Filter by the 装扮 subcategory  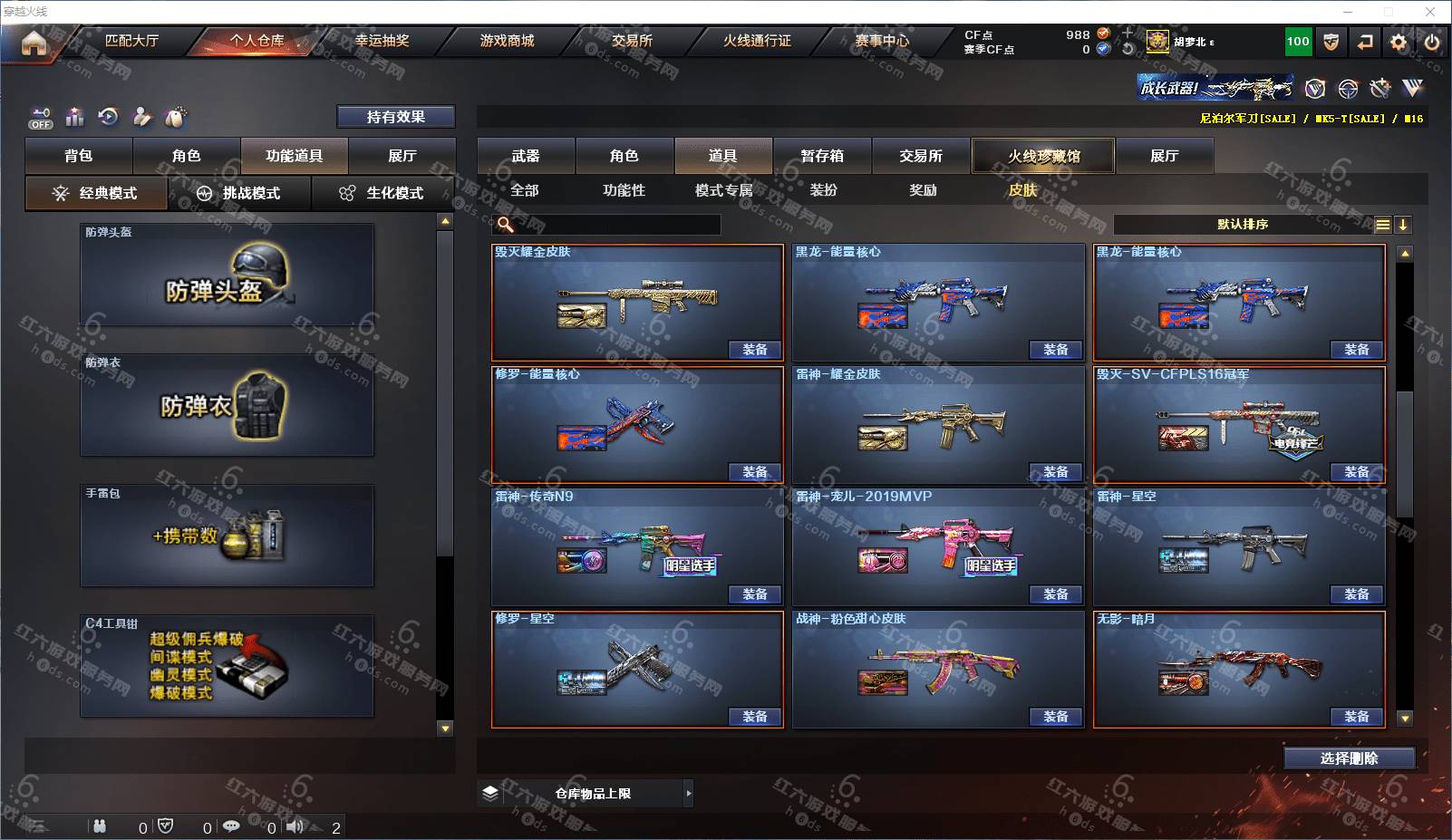pos(823,190)
